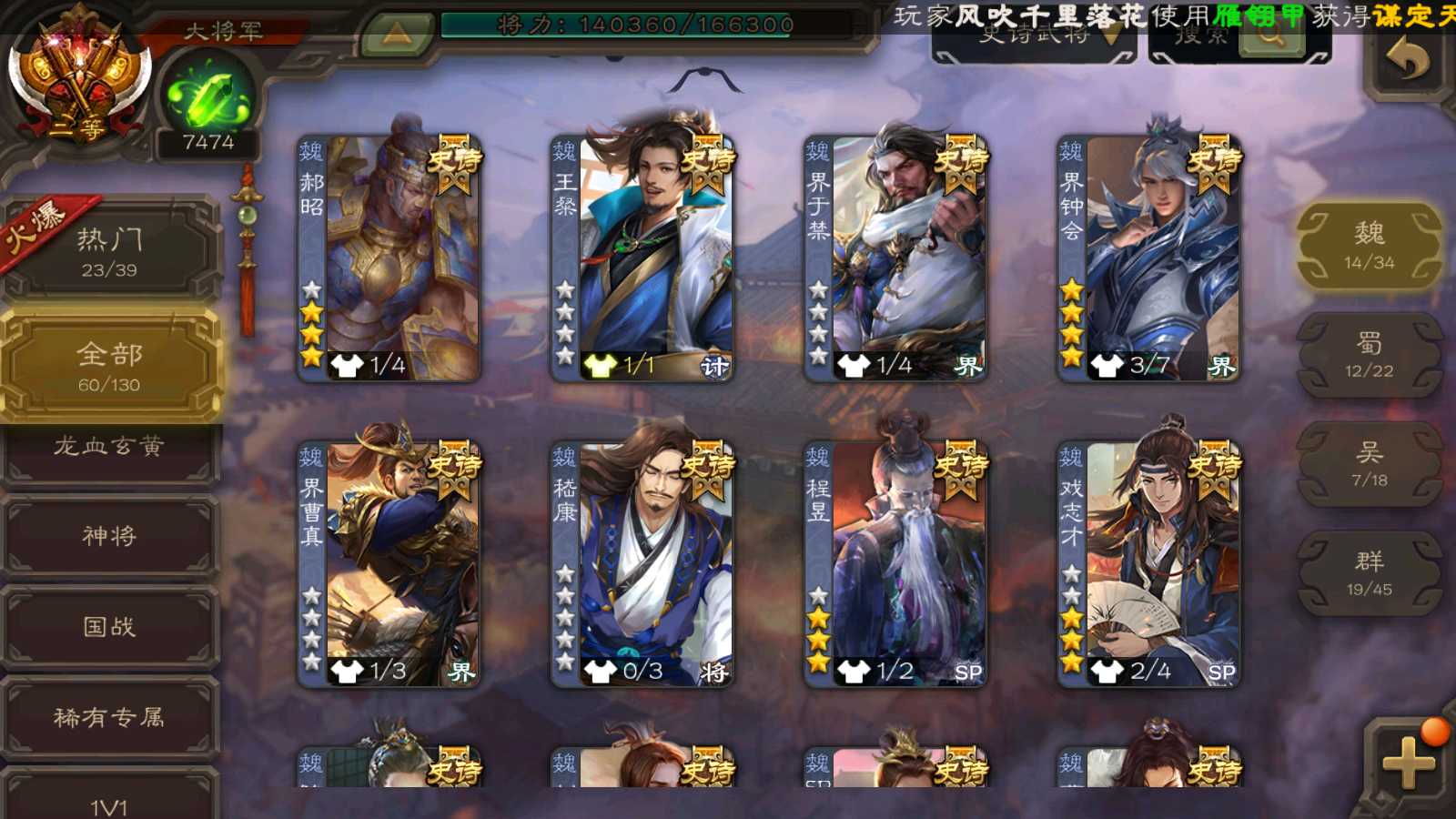The width and height of the screenshot is (1456, 819).
Task: Filter generals by 魏 faction
Action: [x=1369, y=246]
